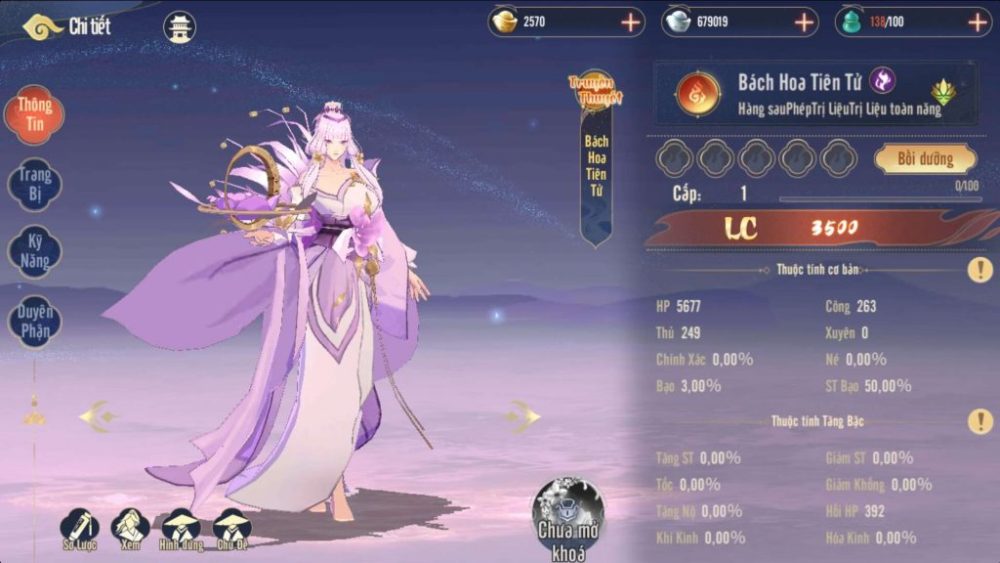Open the Trang Bị equipment tab
This screenshot has width=1000, height=563.
coord(35,183)
